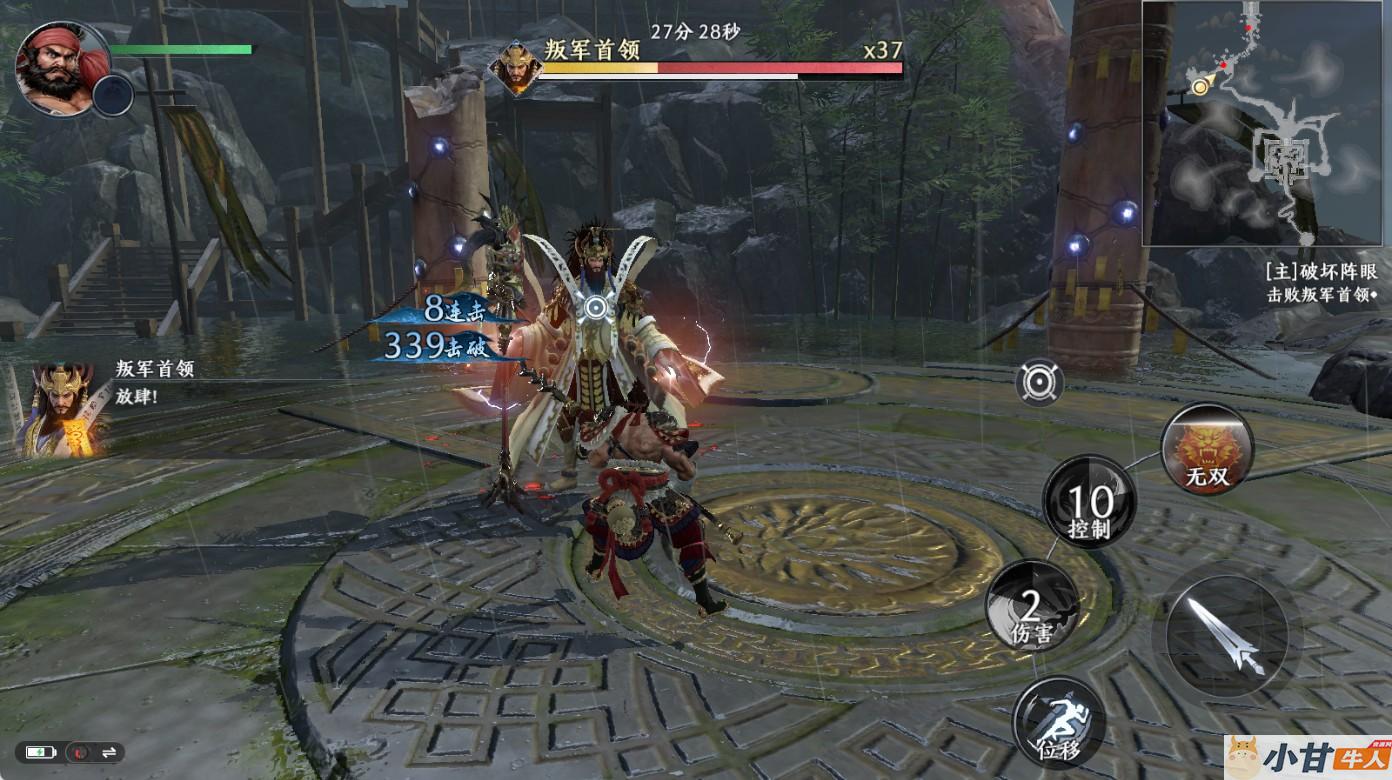Open the minimap

[1266, 123]
